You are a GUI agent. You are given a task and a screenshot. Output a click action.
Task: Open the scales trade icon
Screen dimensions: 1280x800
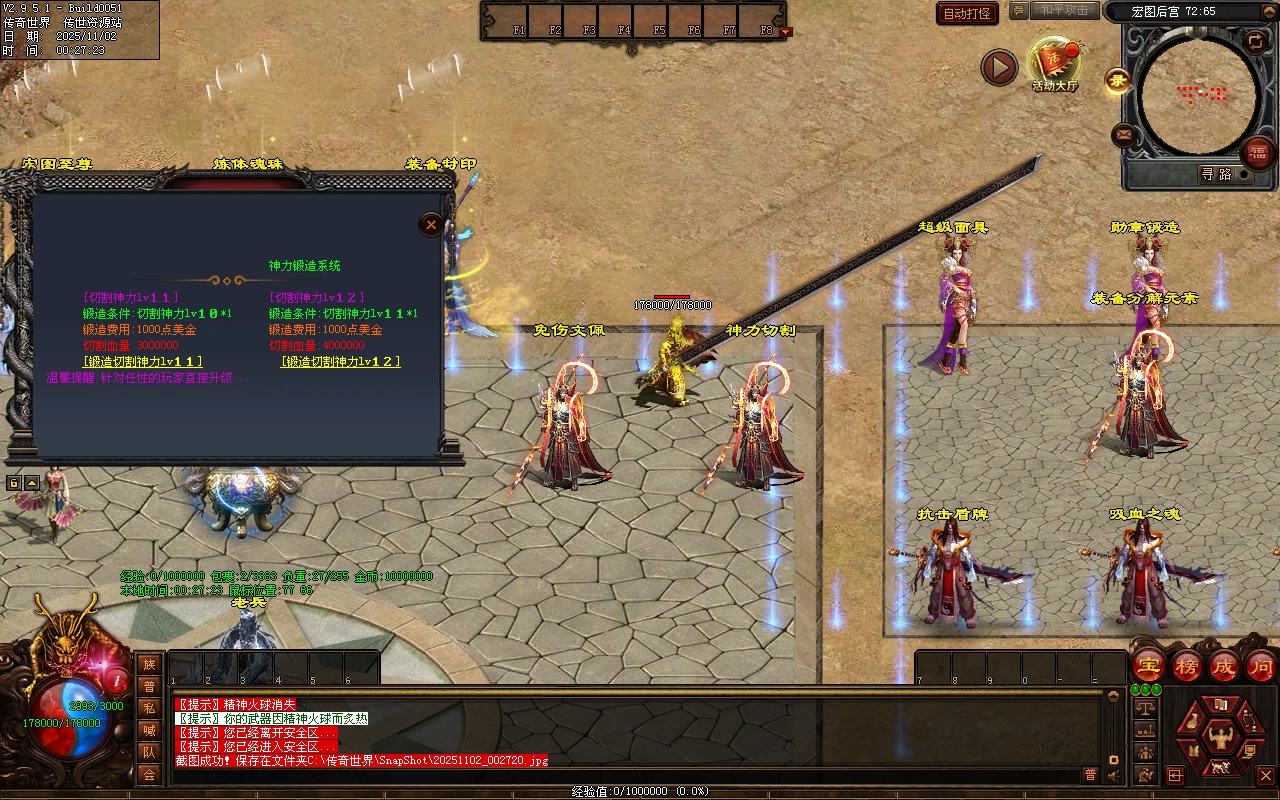(x=1145, y=708)
